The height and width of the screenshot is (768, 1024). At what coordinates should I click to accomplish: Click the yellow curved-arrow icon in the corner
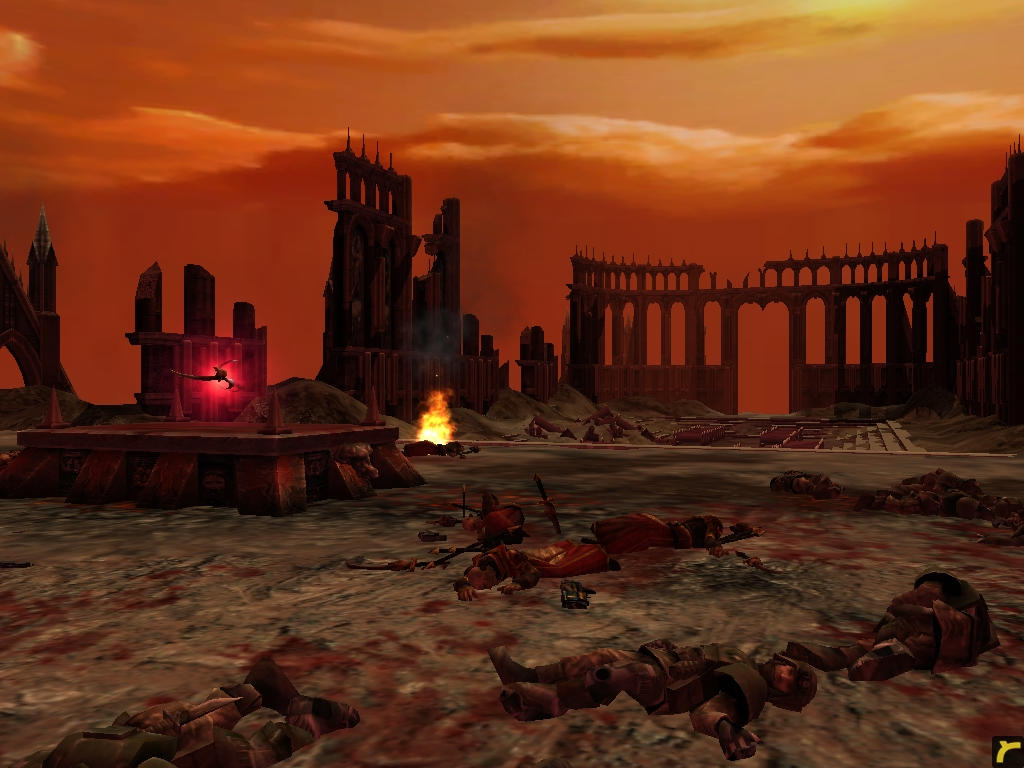[x=1007, y=751]
